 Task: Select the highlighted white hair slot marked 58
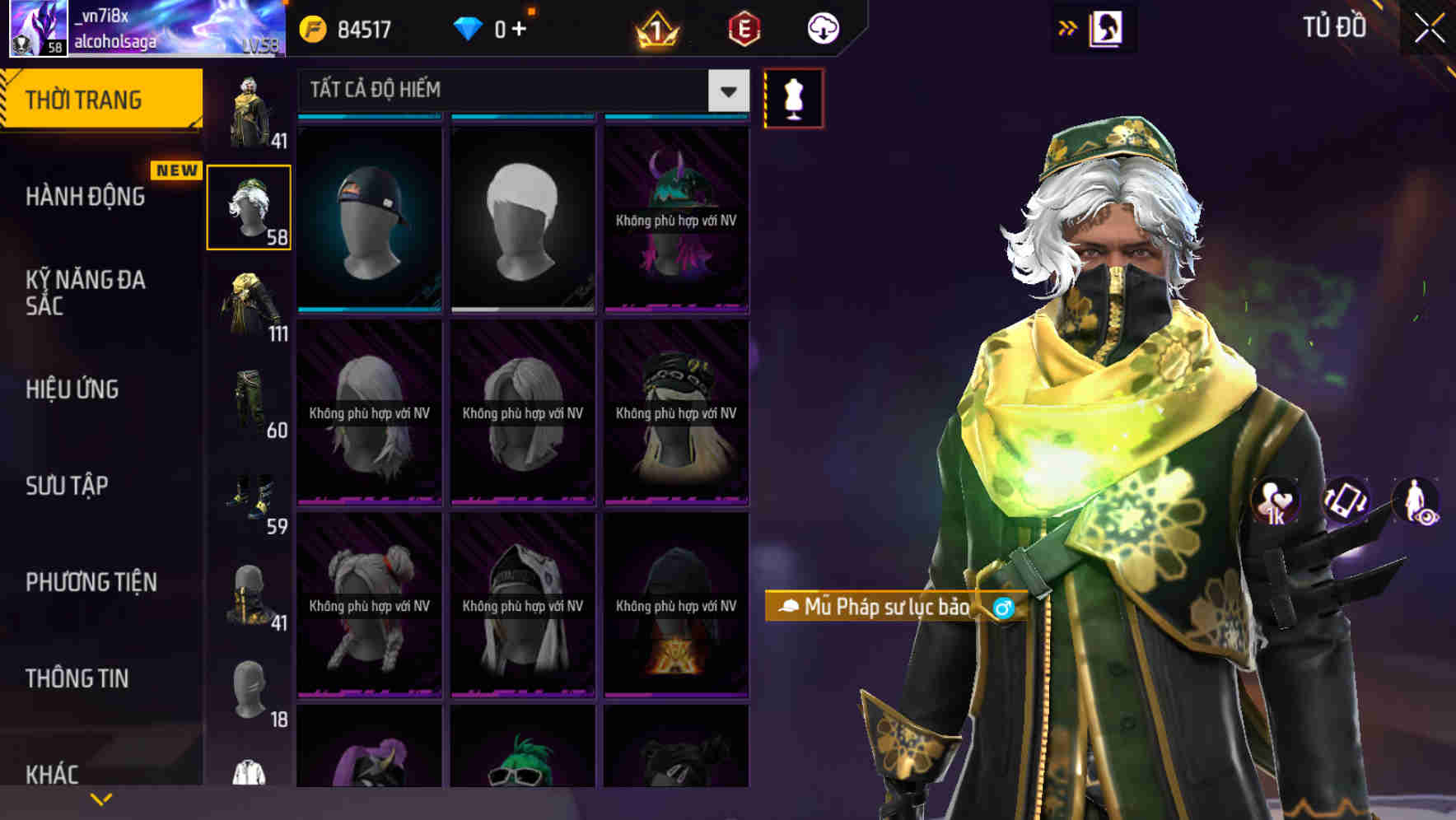tap(249, 206)
